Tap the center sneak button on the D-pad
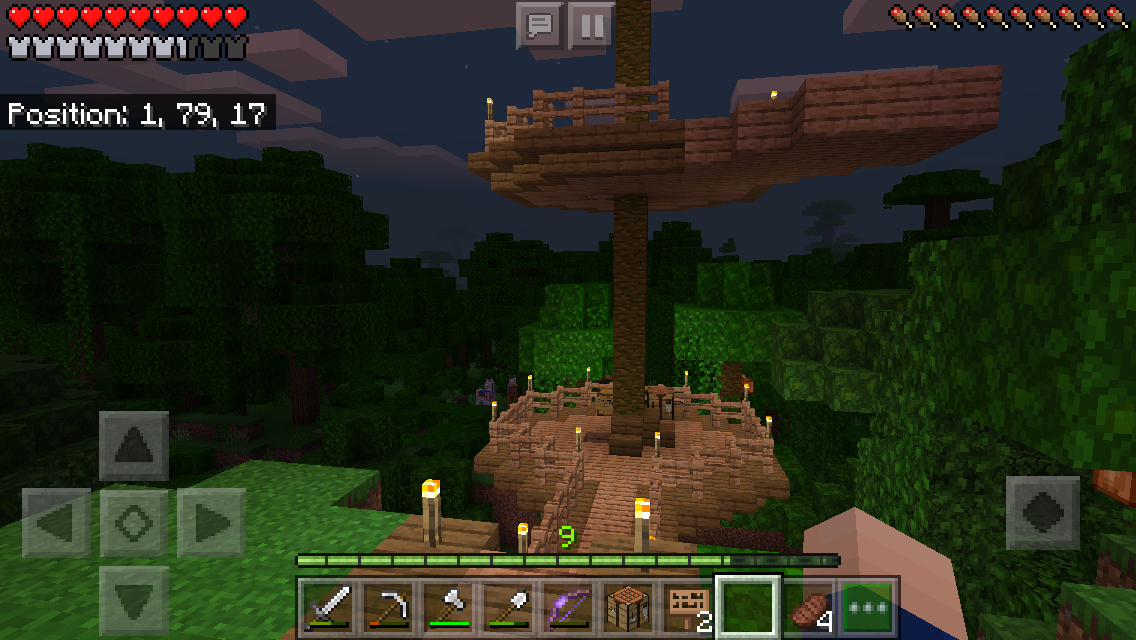This screenshot has height=640, width=1136. click(x=134, y=522)
